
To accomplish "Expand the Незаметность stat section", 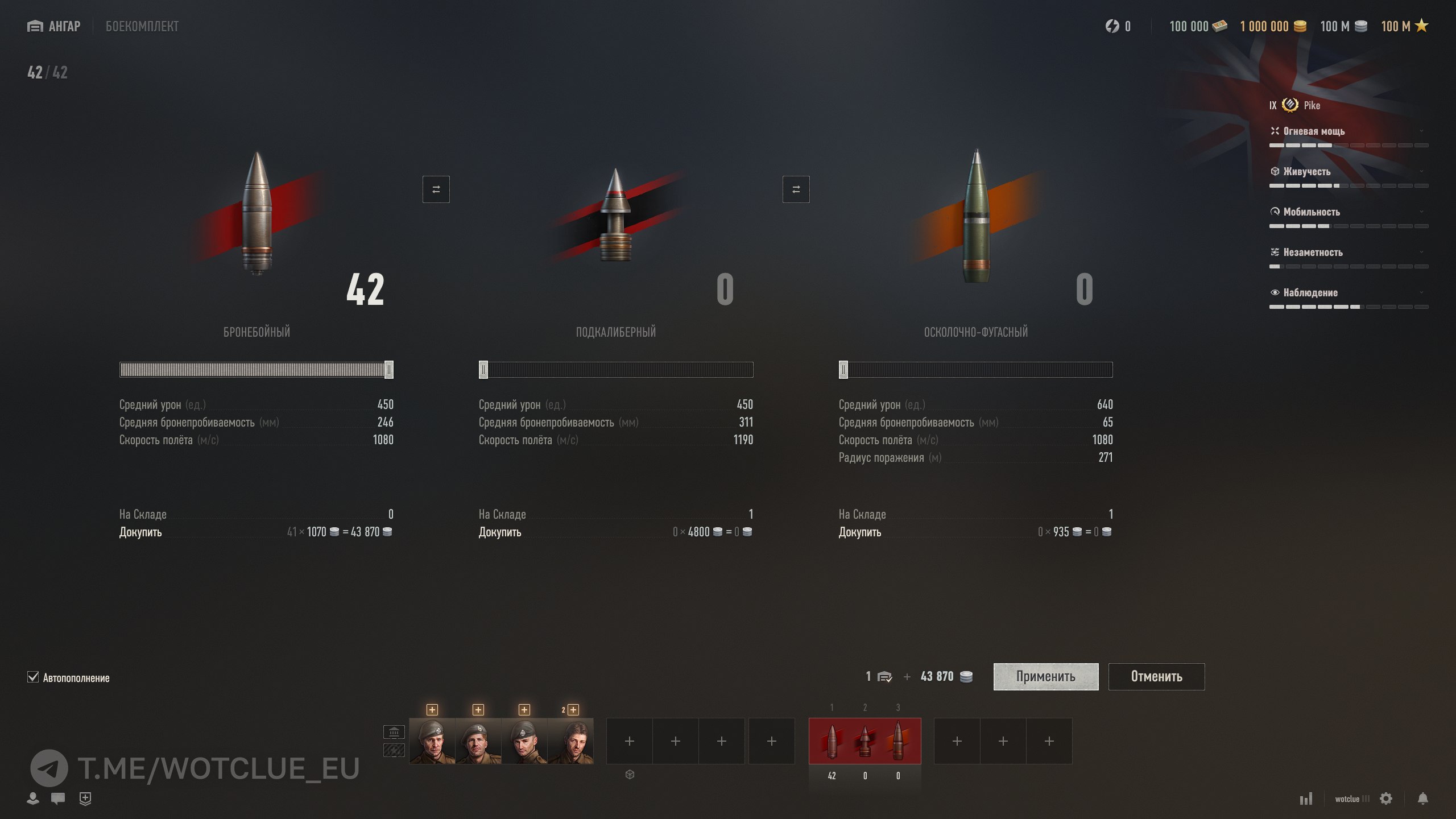I will 1348,253.
